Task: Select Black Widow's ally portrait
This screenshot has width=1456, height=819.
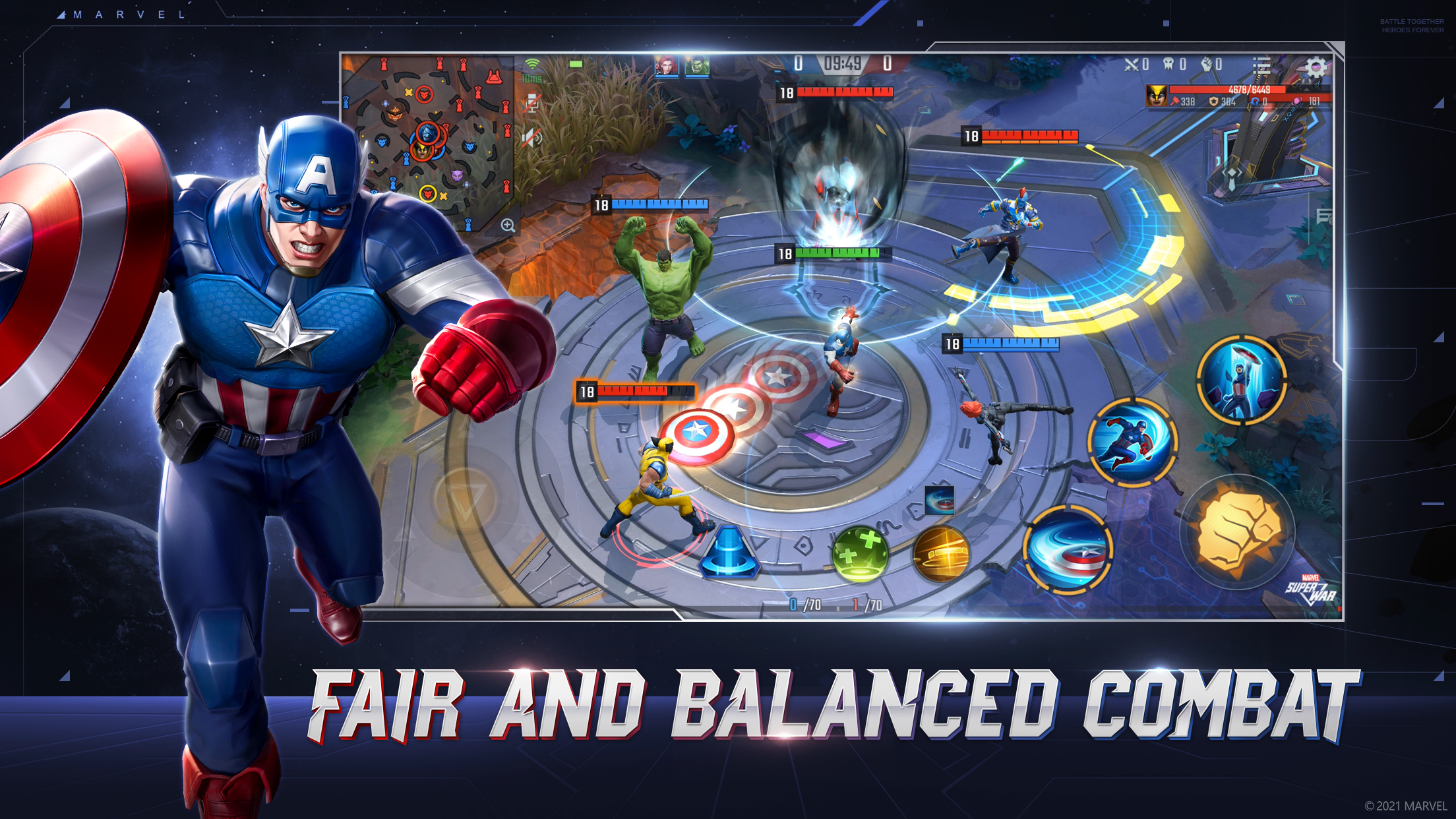Action: (x=666, y=66)
